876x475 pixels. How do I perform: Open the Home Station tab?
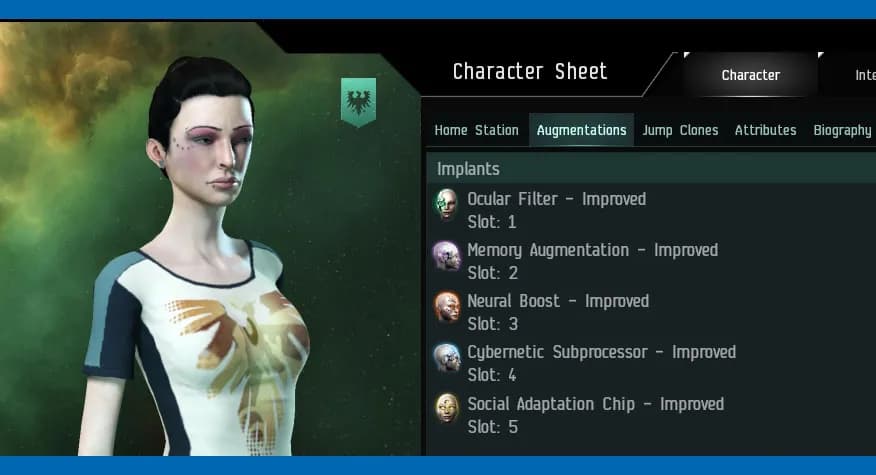coord(476,130)
